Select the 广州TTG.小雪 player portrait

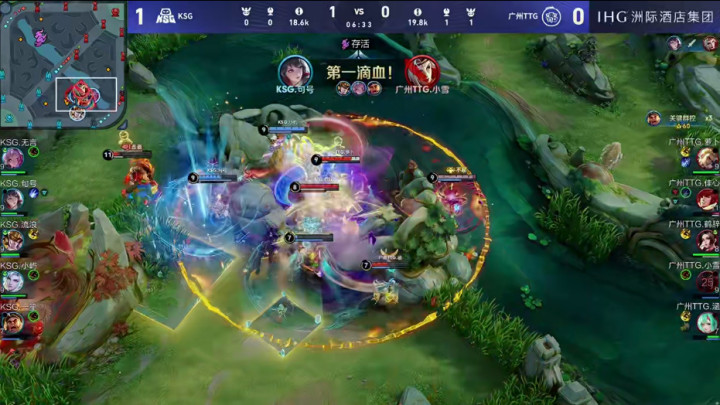(708, 281)
